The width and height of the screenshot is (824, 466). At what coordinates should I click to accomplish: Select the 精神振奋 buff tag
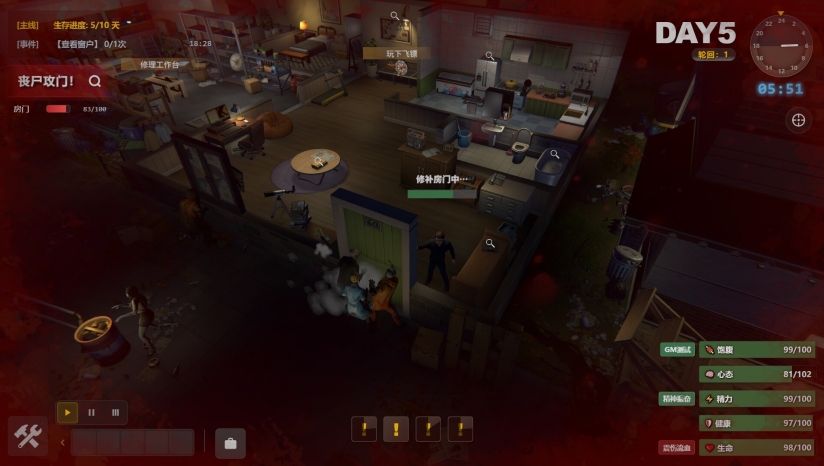tap(676, 398)
